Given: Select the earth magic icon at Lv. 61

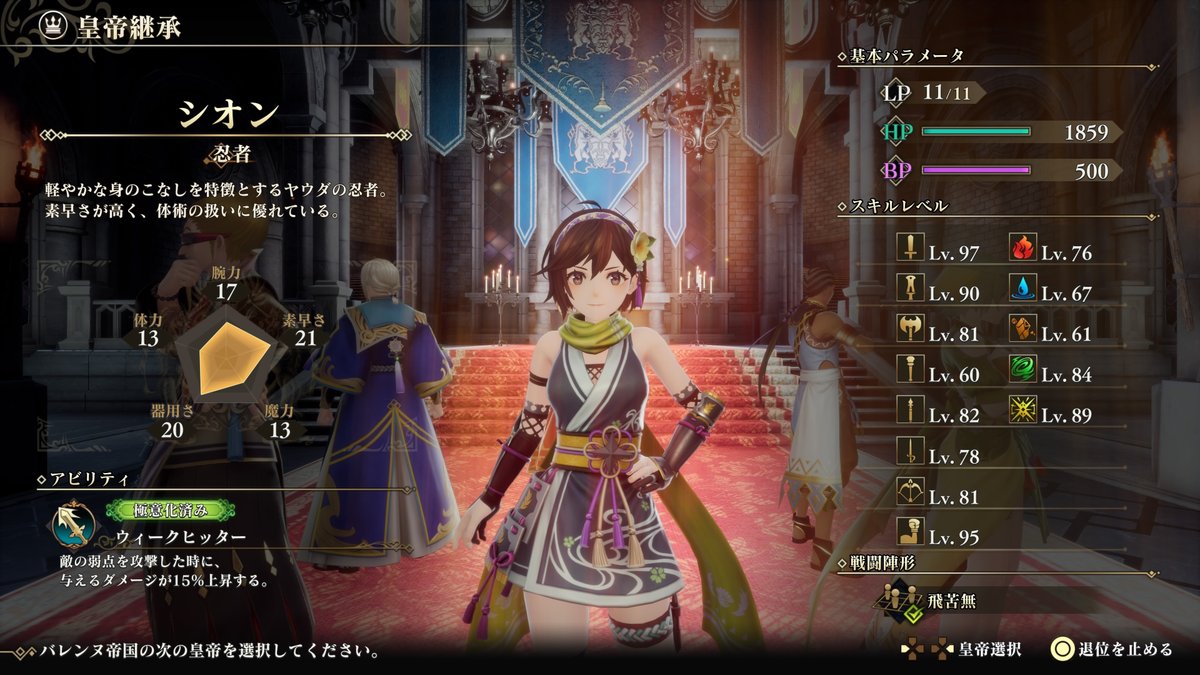Looking at the screenshot, I should point(1022,329).
